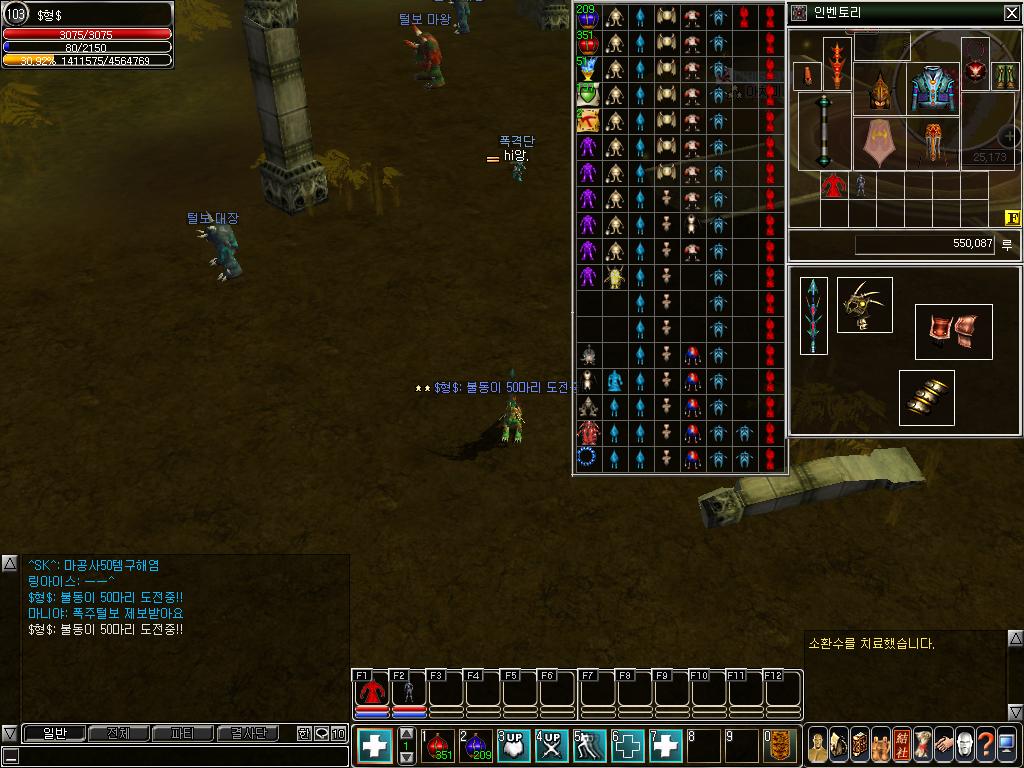
Task: Switch chat to the 파티 tab
Action: [x=183, y=734]
